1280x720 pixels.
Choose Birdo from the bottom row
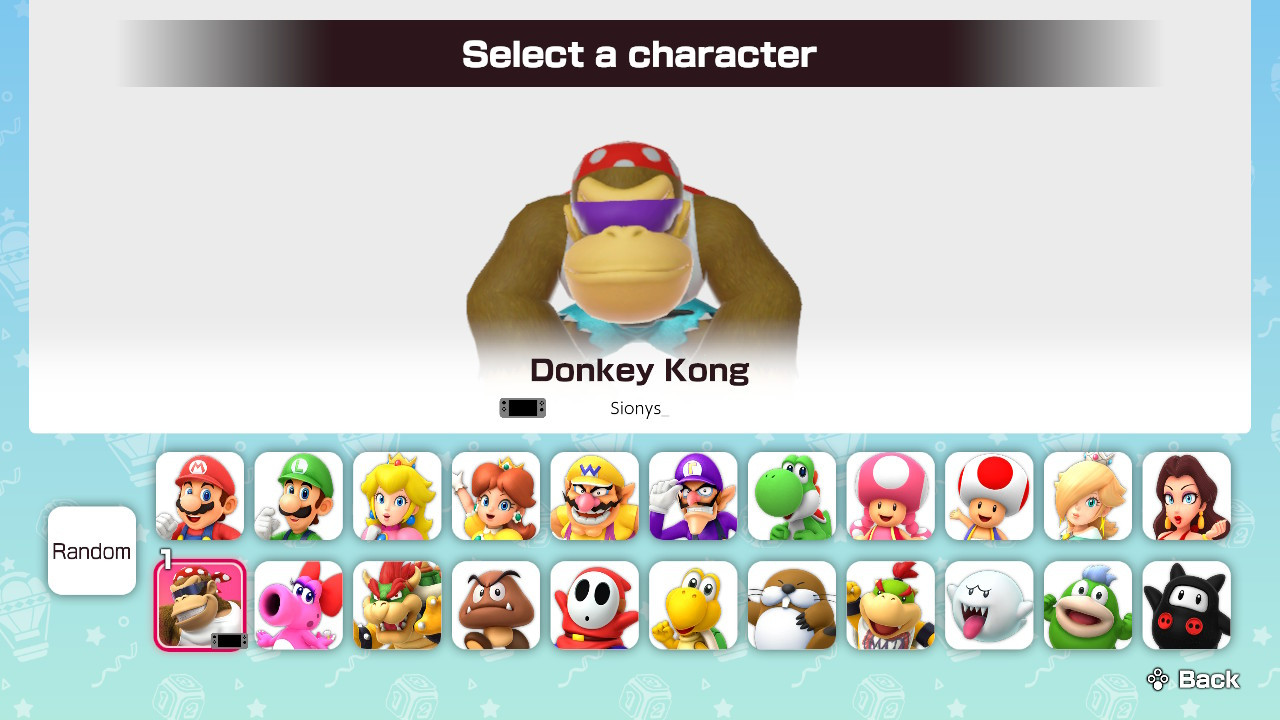(298, 605)
